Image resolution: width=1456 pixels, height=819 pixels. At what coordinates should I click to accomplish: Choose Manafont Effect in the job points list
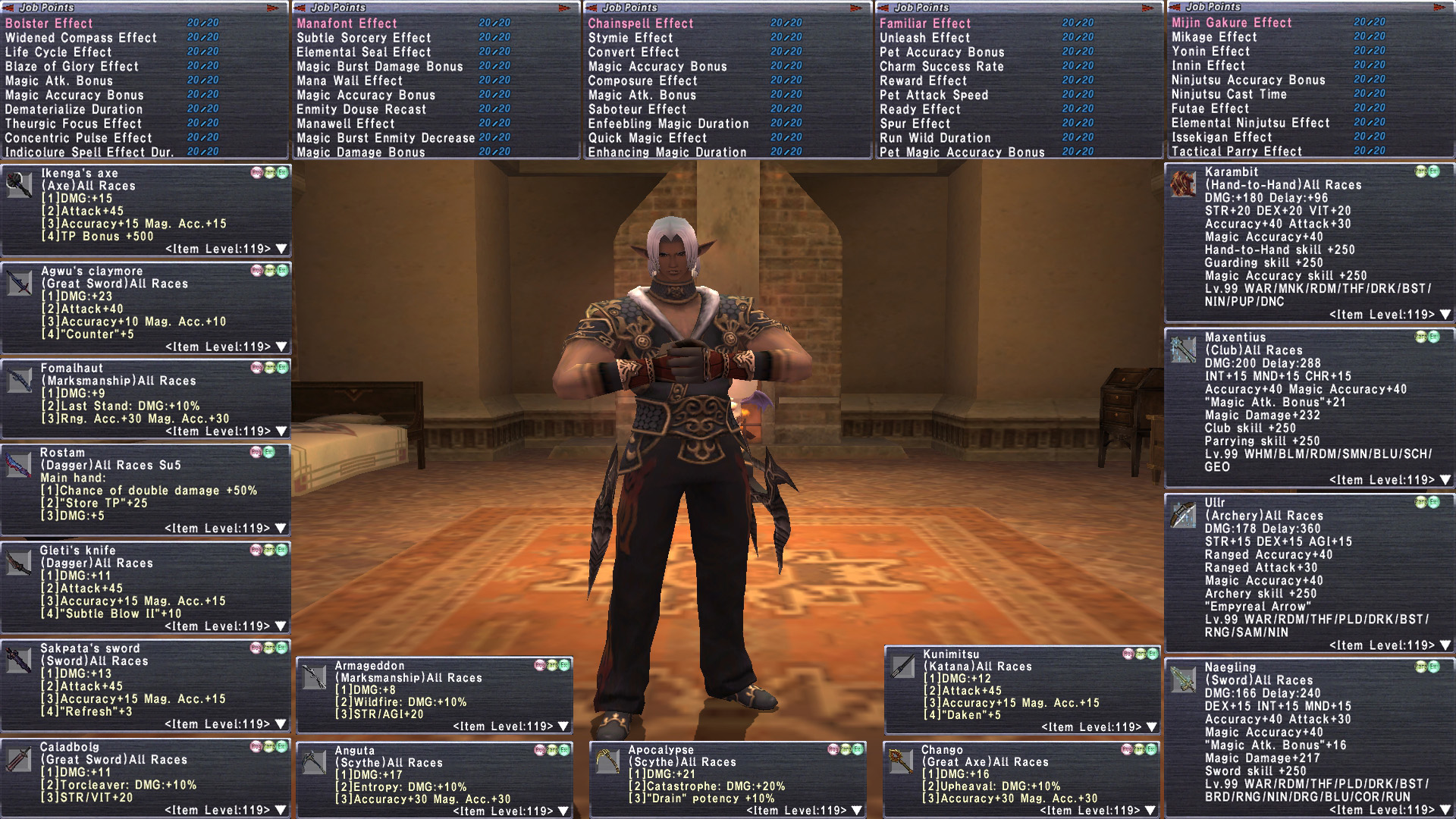click(347, 24)
